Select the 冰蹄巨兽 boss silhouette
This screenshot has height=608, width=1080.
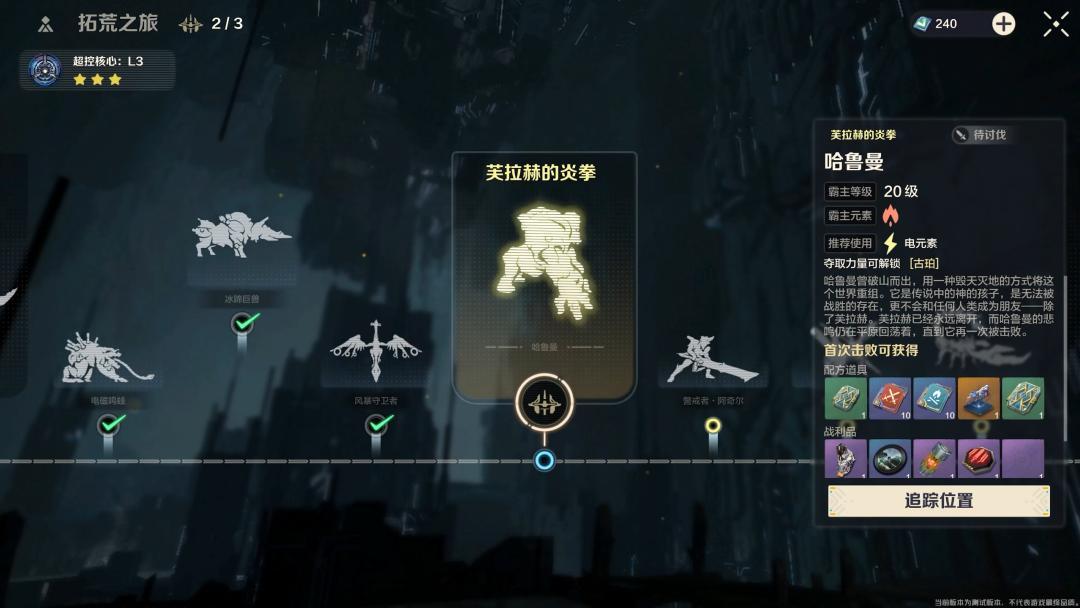[241, 236]
